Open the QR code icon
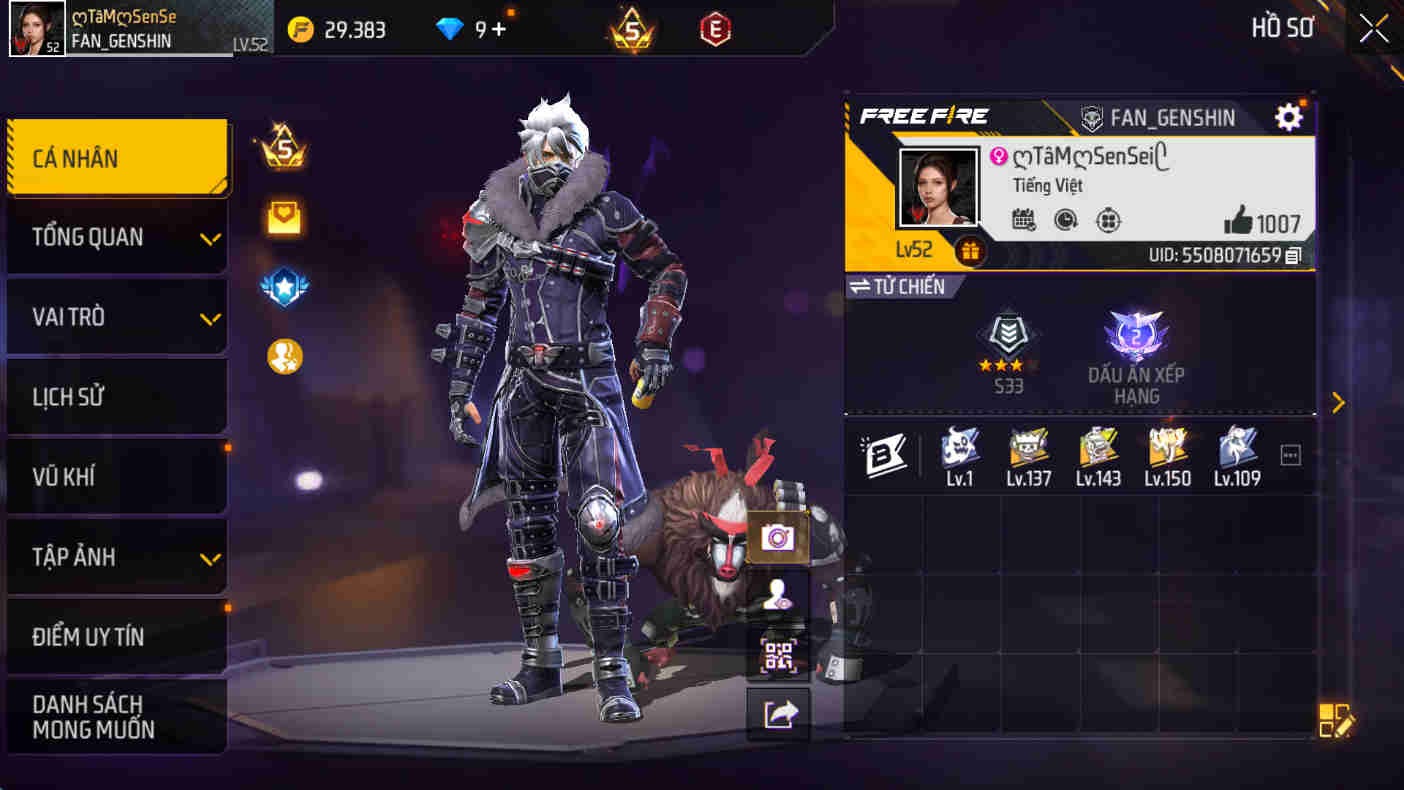 (778, 655)
